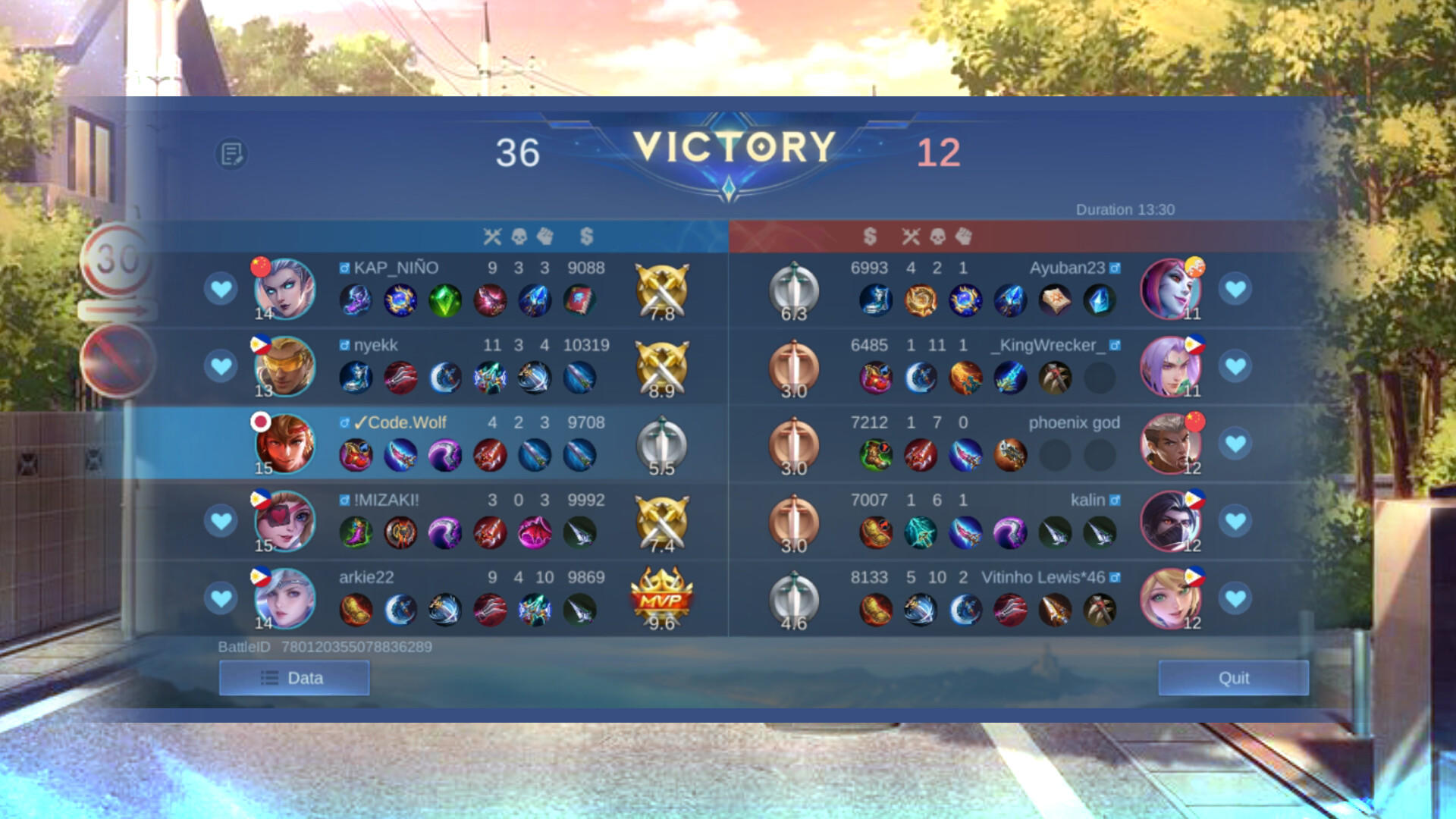Click the crossed swords kills icon in blue header
The image size is (1456, 819).
(x=492, y=236)
